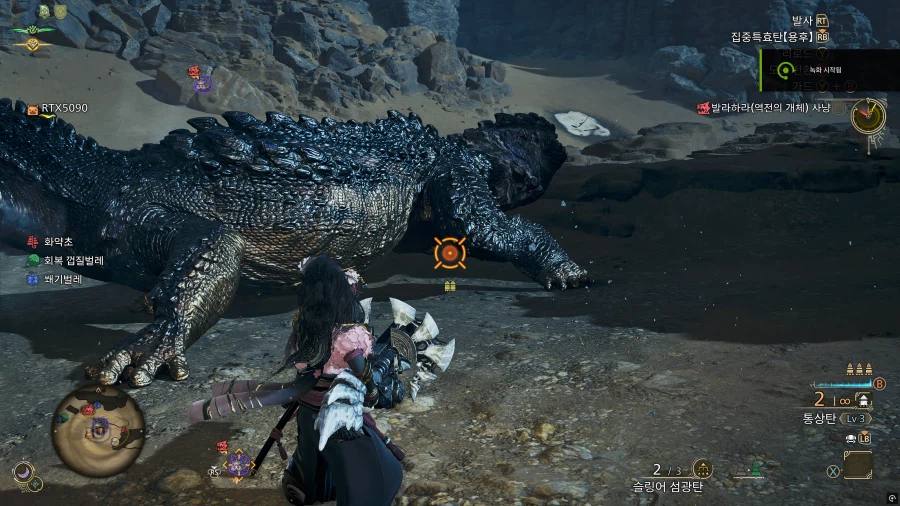Image resolution: width=900 pixels, height=506 pixels.
Task: Click the RTX5090 player name tag
Action: 62,108
